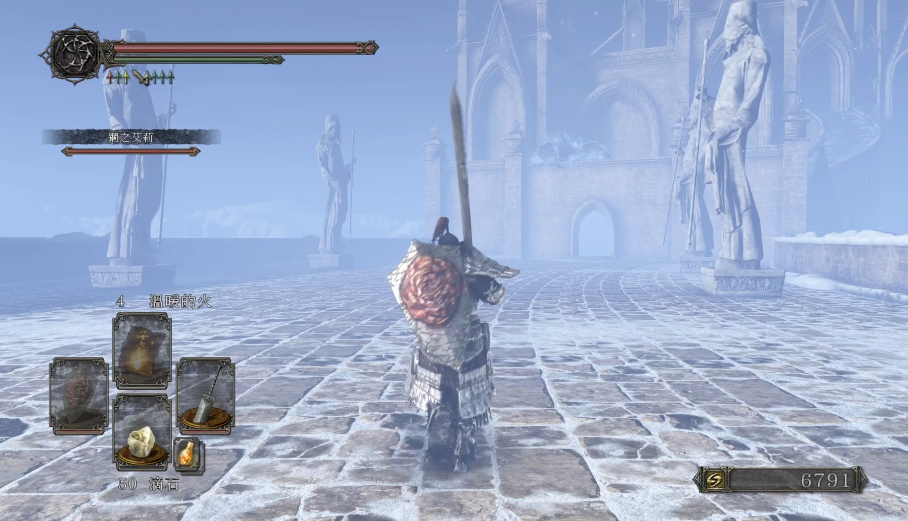Select the 溫暖的火 pyromancy spell slot
Image resolution: width=908 pixels, height=521 pixels.
[141, 349]
